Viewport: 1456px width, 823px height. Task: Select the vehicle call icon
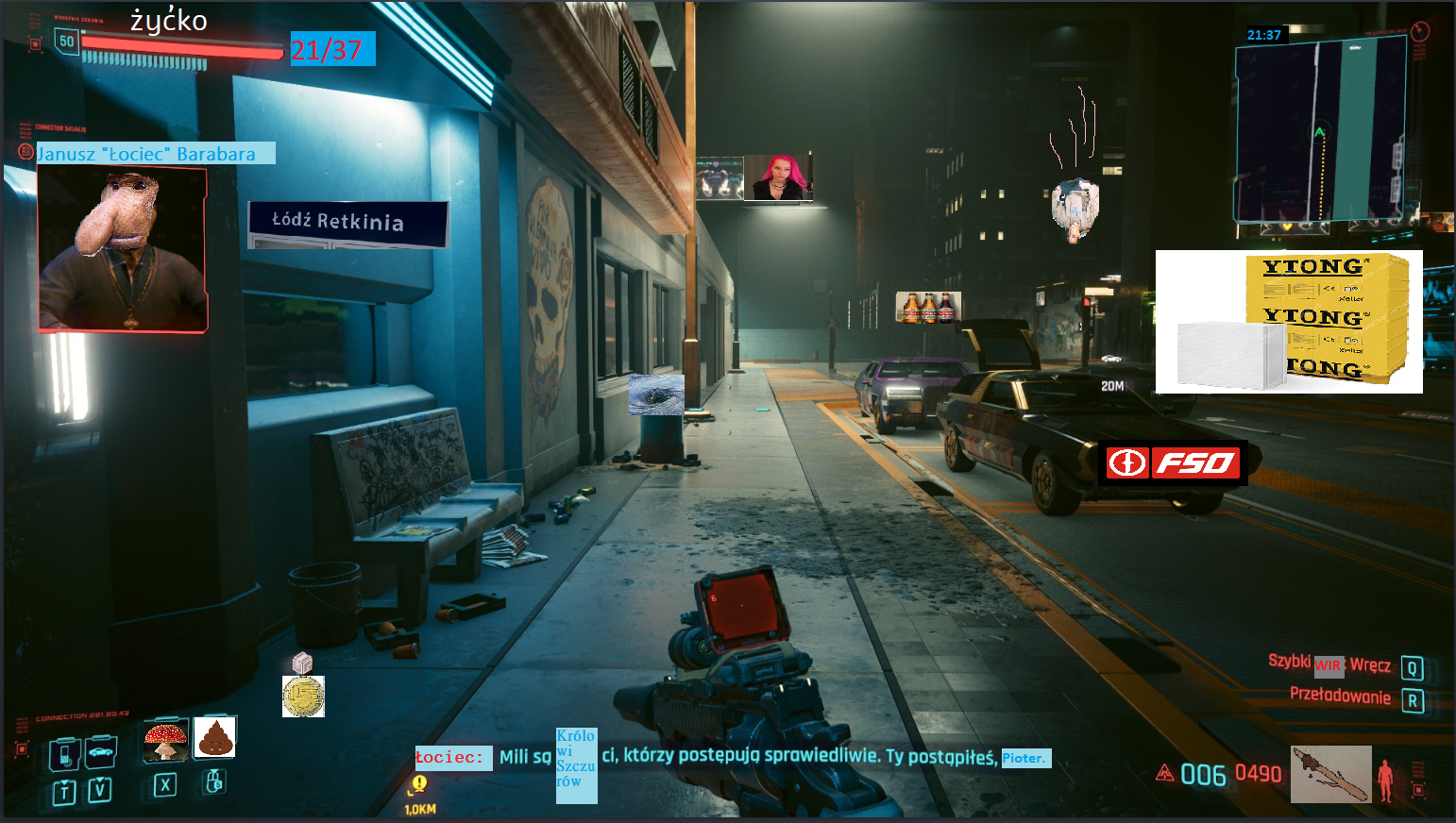pos(100,752)
